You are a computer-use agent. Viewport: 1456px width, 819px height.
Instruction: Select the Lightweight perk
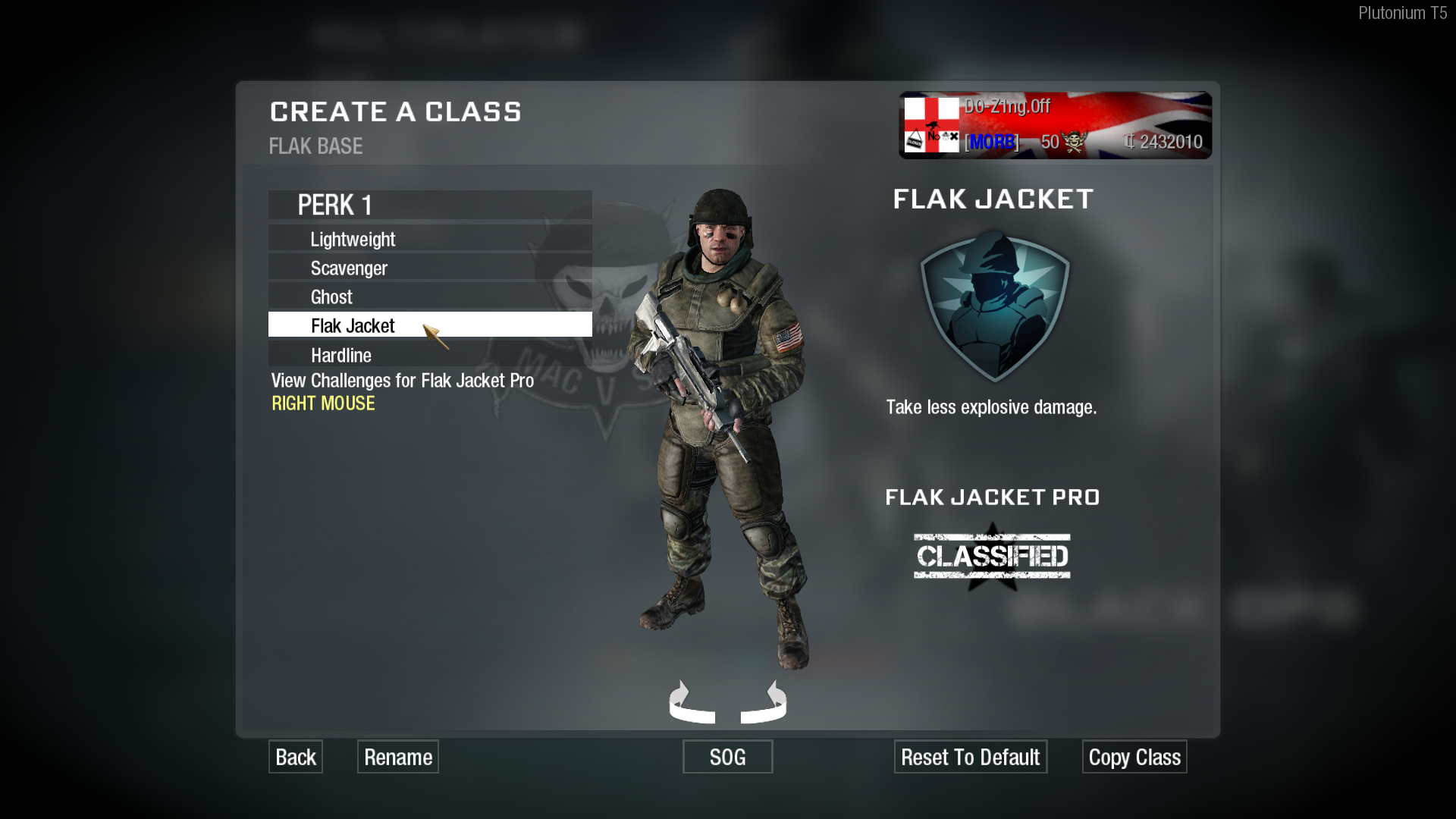(429, 240)
